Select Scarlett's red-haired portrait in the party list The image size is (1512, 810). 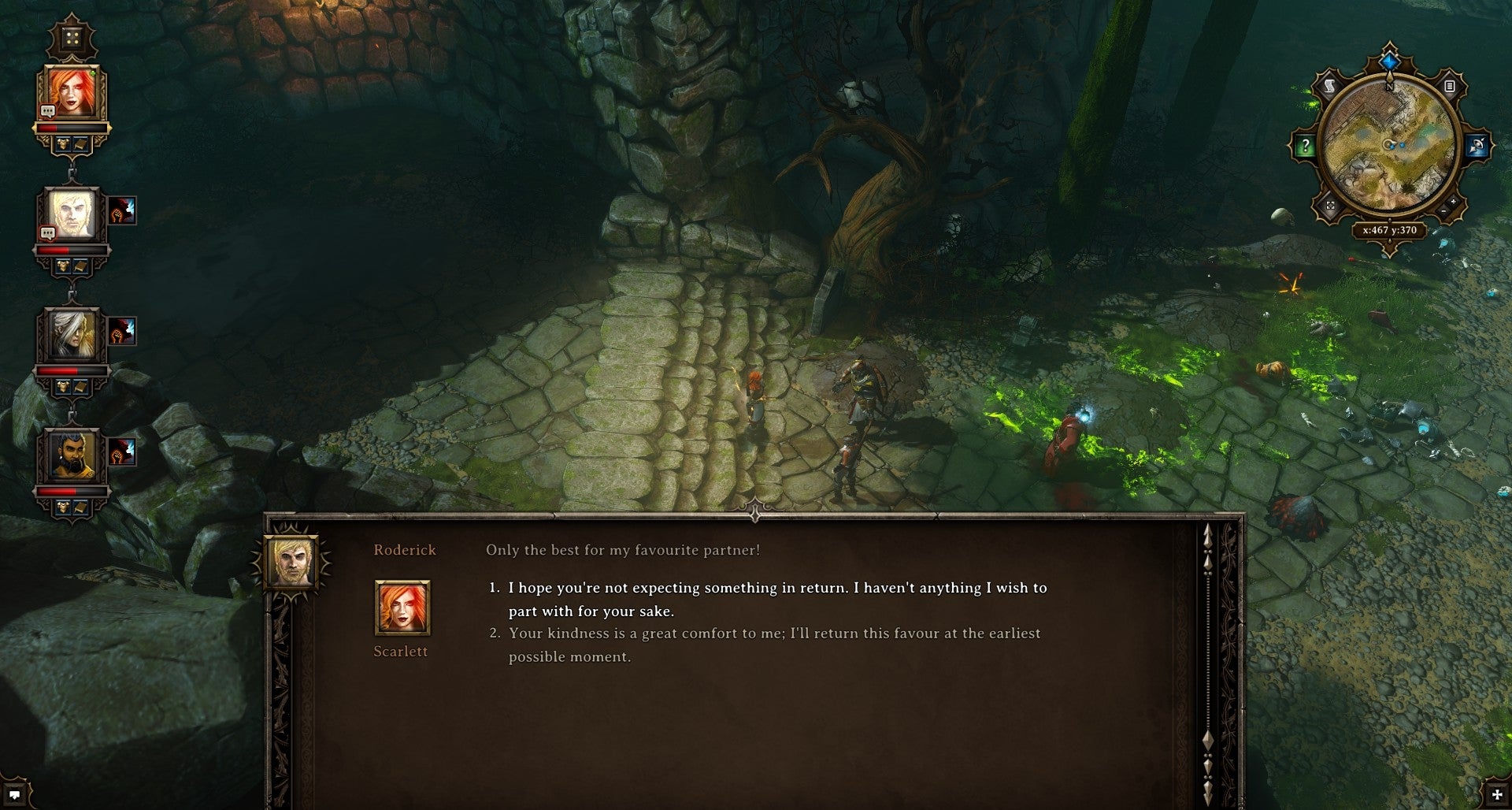click(x=72, y=94)
